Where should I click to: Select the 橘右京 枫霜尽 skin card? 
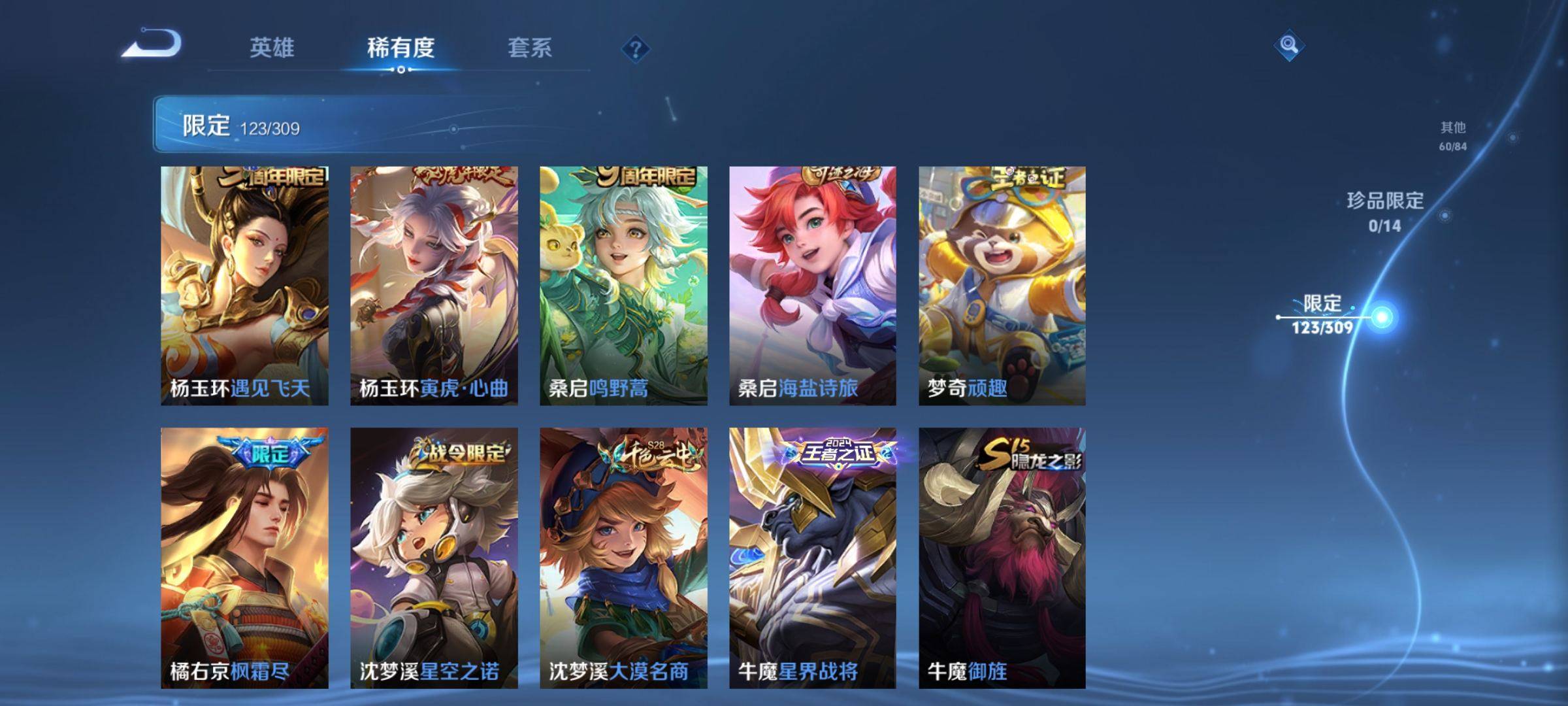(x=244, y=558)
